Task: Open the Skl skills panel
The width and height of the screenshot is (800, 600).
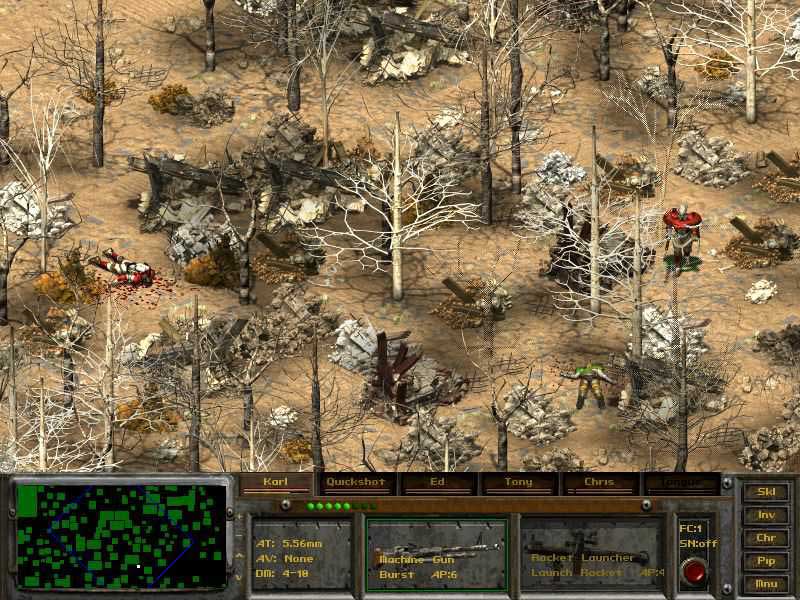Action: pos(766,492)
